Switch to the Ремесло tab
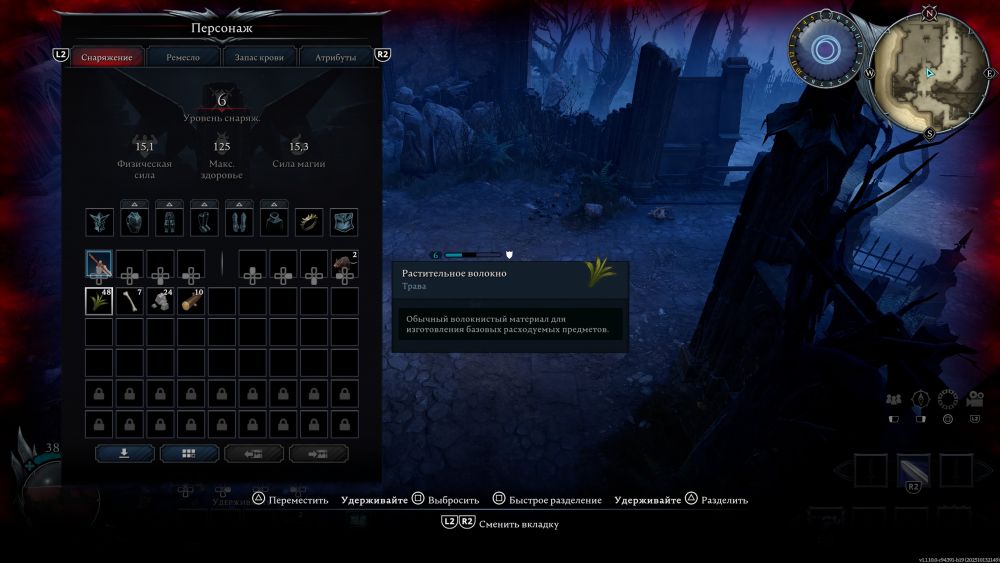This screenshot has width=1000, height=563. [x=182, y=57]
